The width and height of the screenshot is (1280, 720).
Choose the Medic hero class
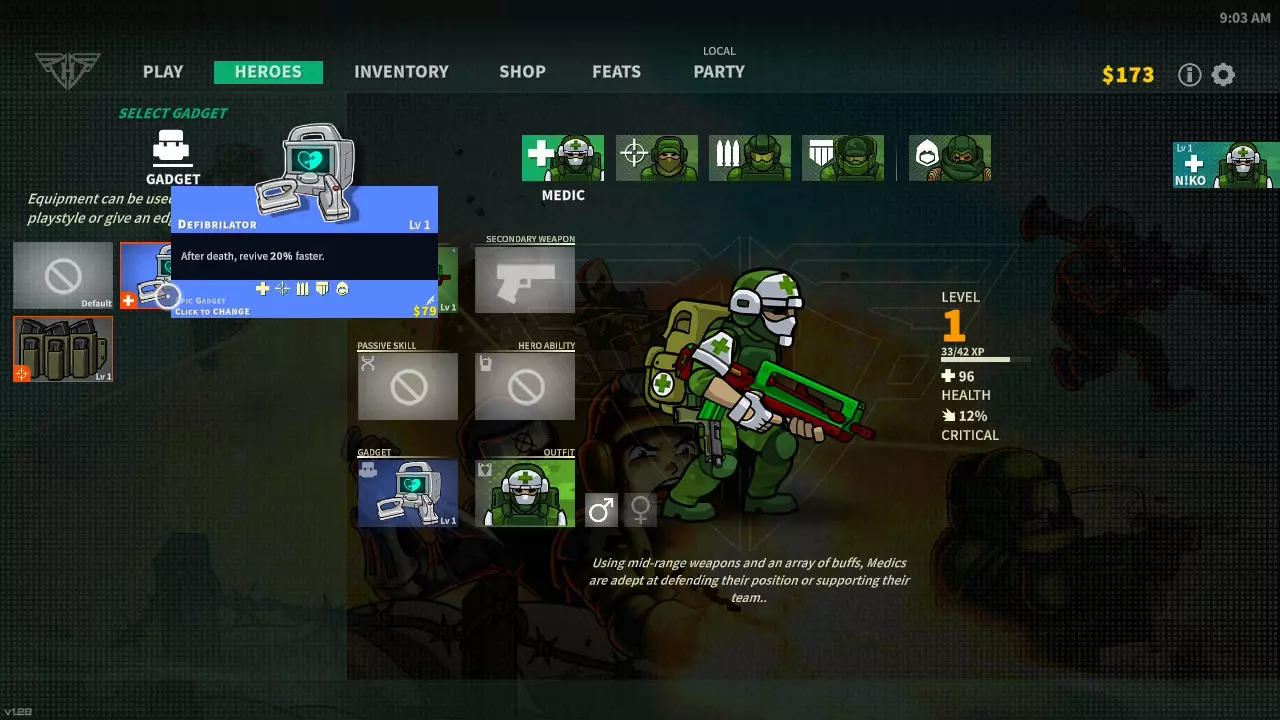tap(563, 158)
